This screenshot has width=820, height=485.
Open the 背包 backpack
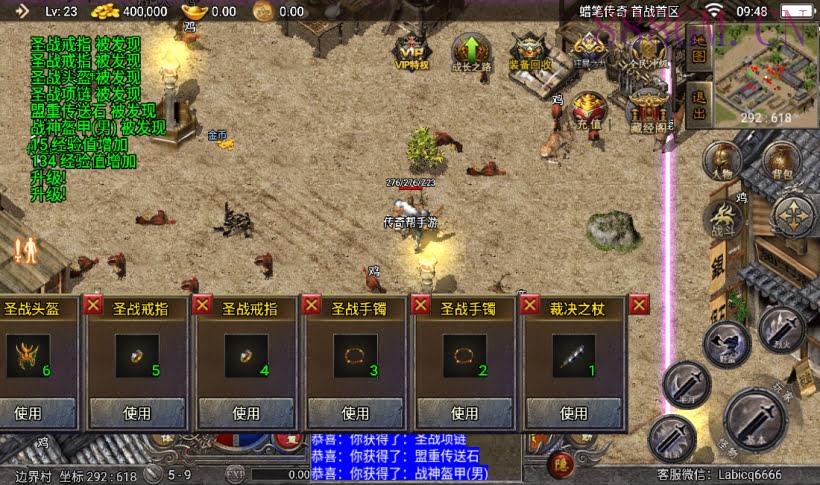[781, 160]
